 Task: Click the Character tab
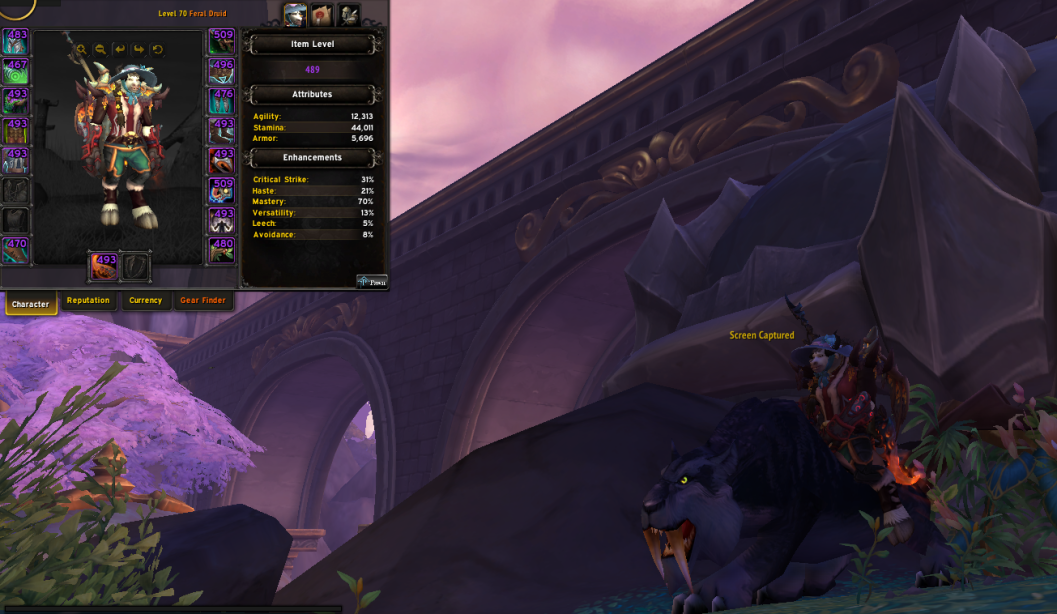point(31,303)
